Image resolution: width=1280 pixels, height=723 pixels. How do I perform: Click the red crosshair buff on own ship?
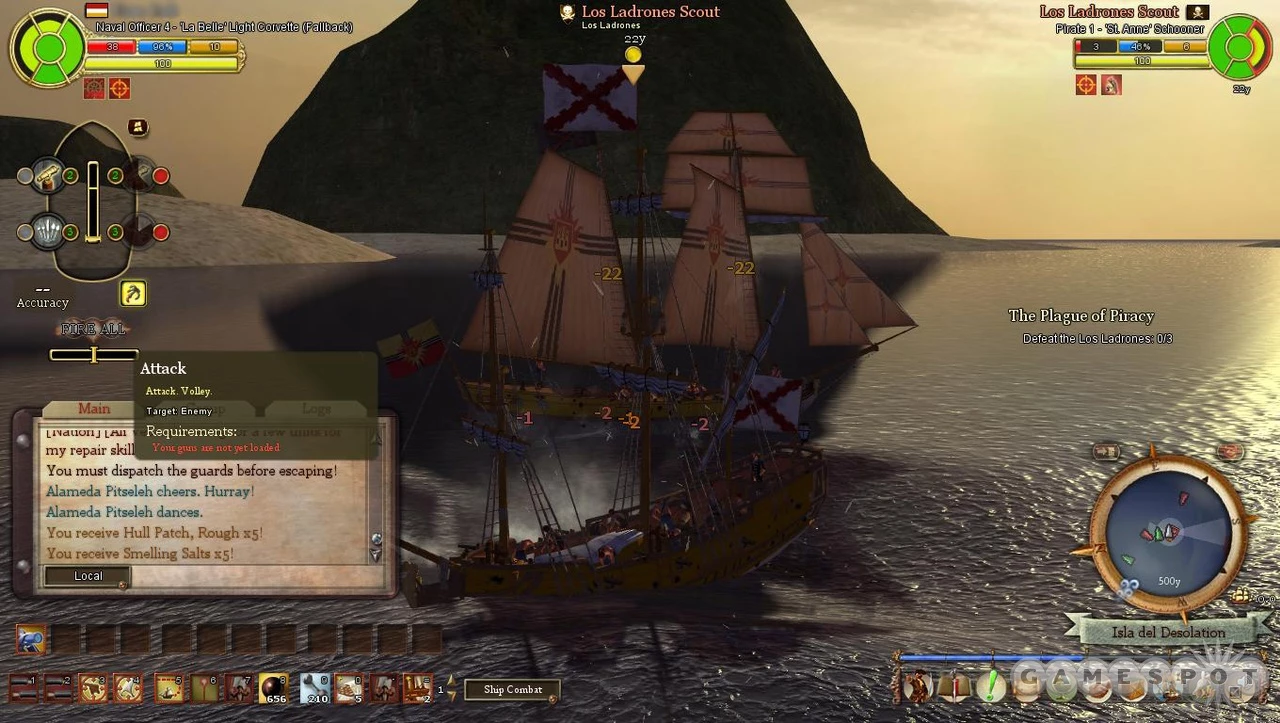pyautogui.click(x=119, y=89)
